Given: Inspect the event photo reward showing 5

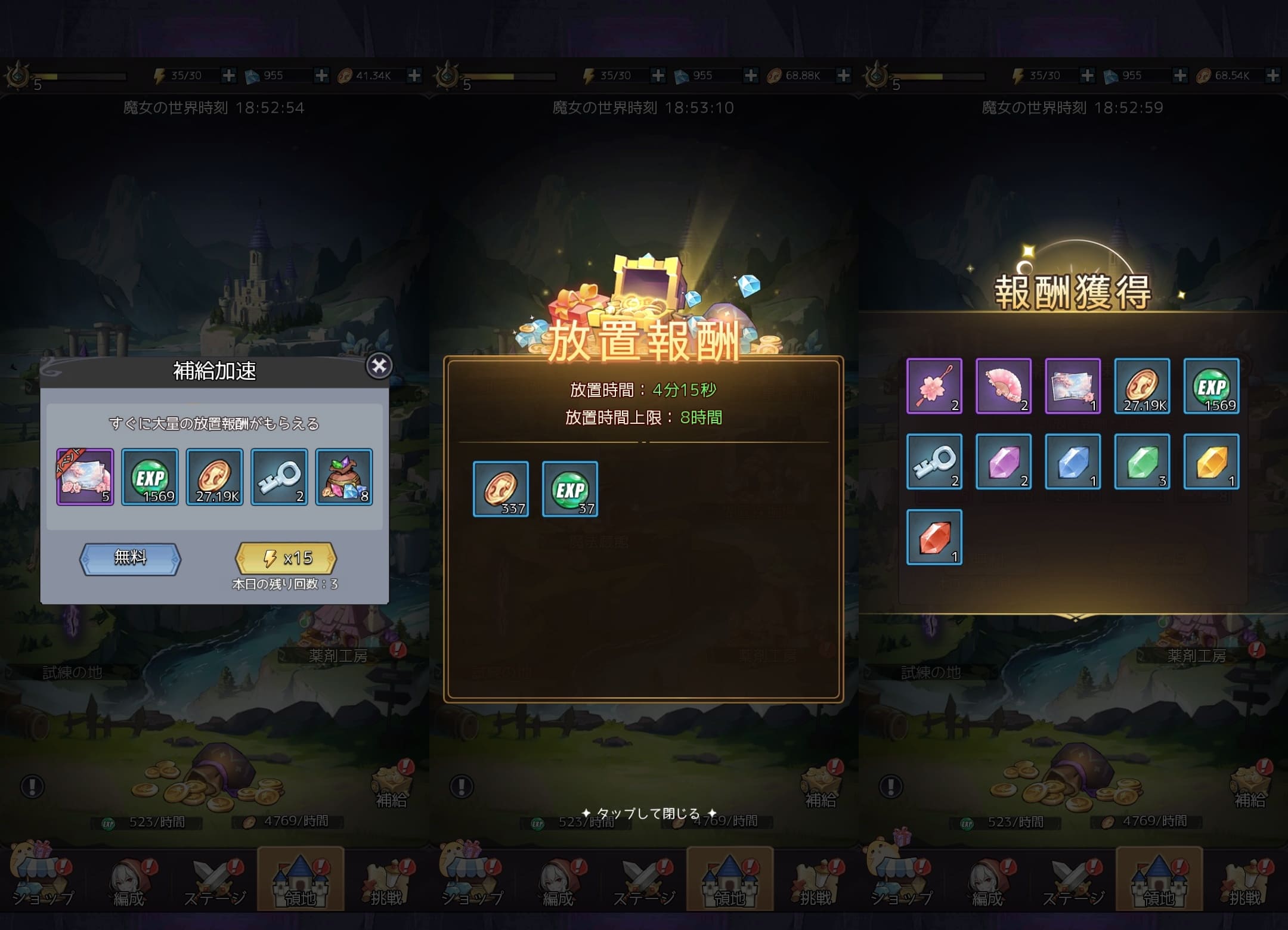Looking at the screenshot, I should pos(85,477).
